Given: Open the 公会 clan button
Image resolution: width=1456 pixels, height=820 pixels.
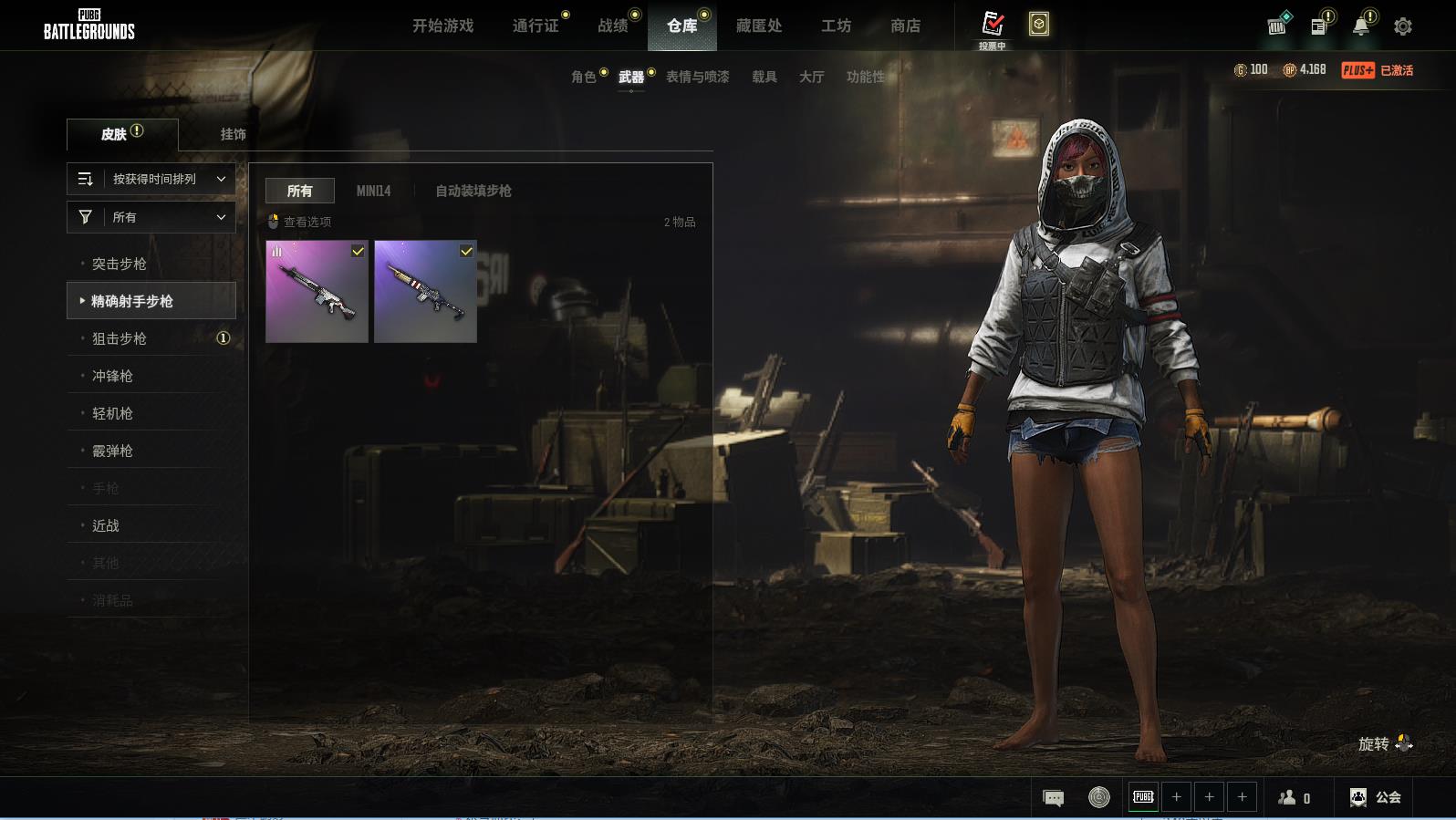Looking at the screenshot, I should [1376, 797].
